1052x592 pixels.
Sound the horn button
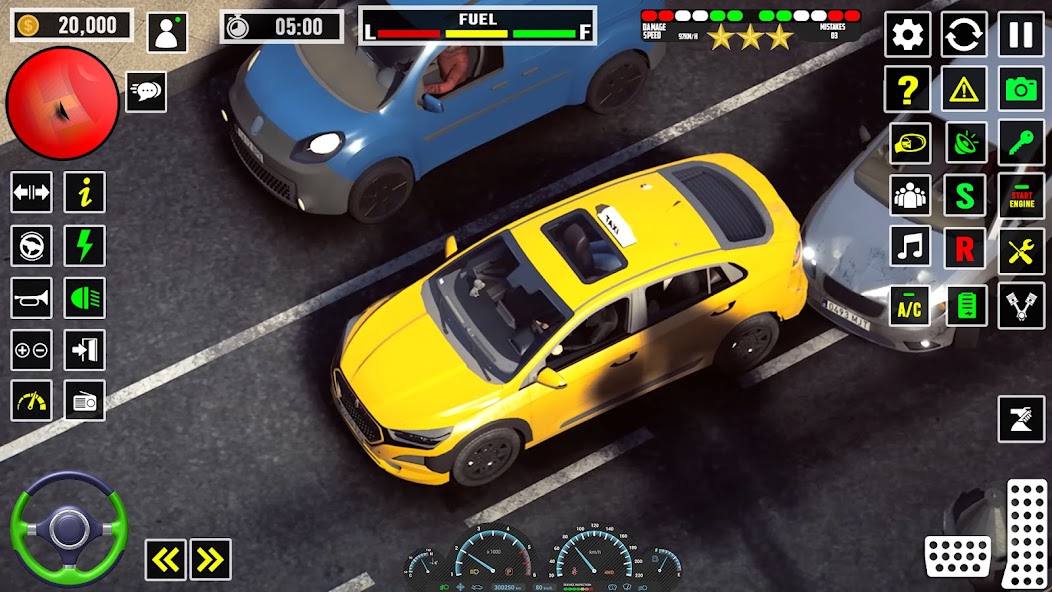coord(31,297)
